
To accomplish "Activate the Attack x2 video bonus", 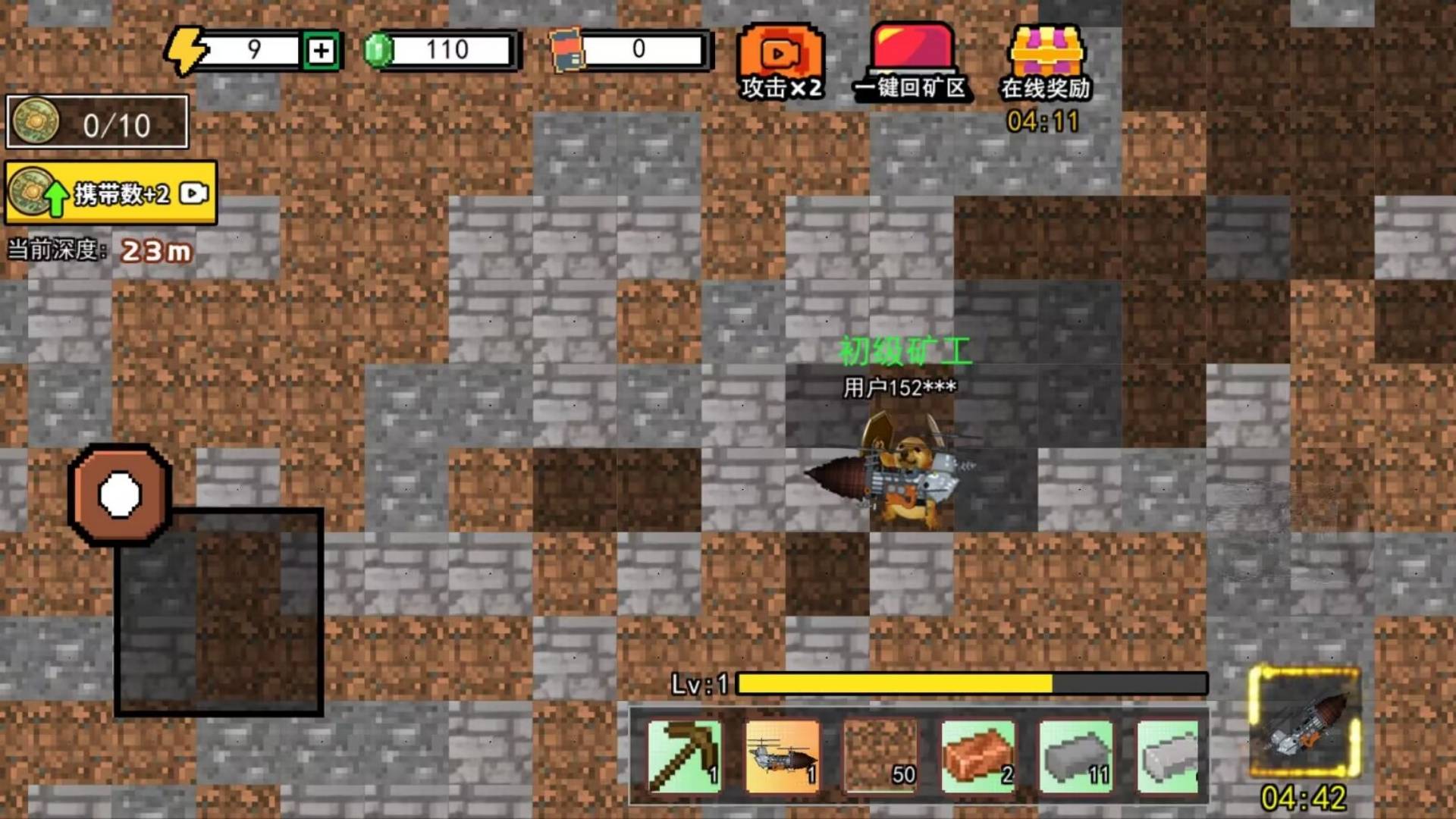I will point(780,62).
